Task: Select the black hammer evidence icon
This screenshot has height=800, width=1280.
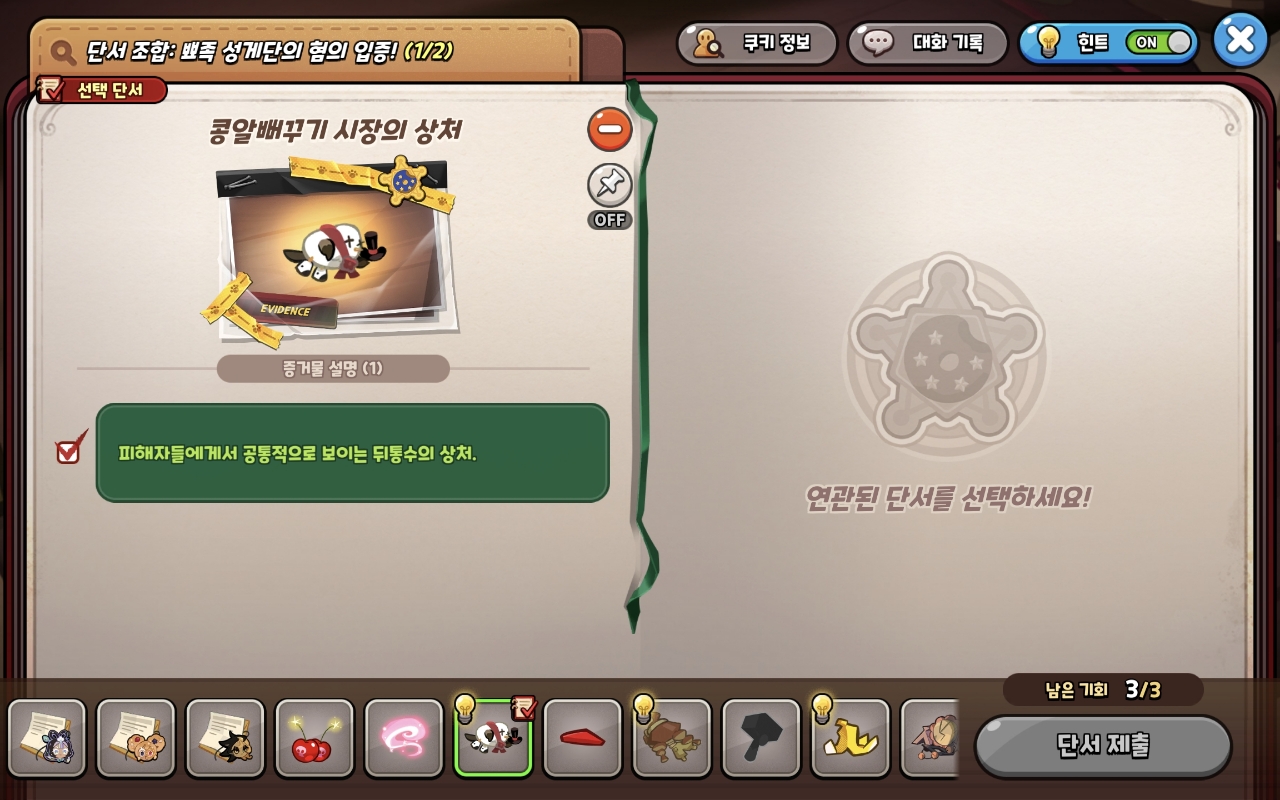Action: point(762,738)
